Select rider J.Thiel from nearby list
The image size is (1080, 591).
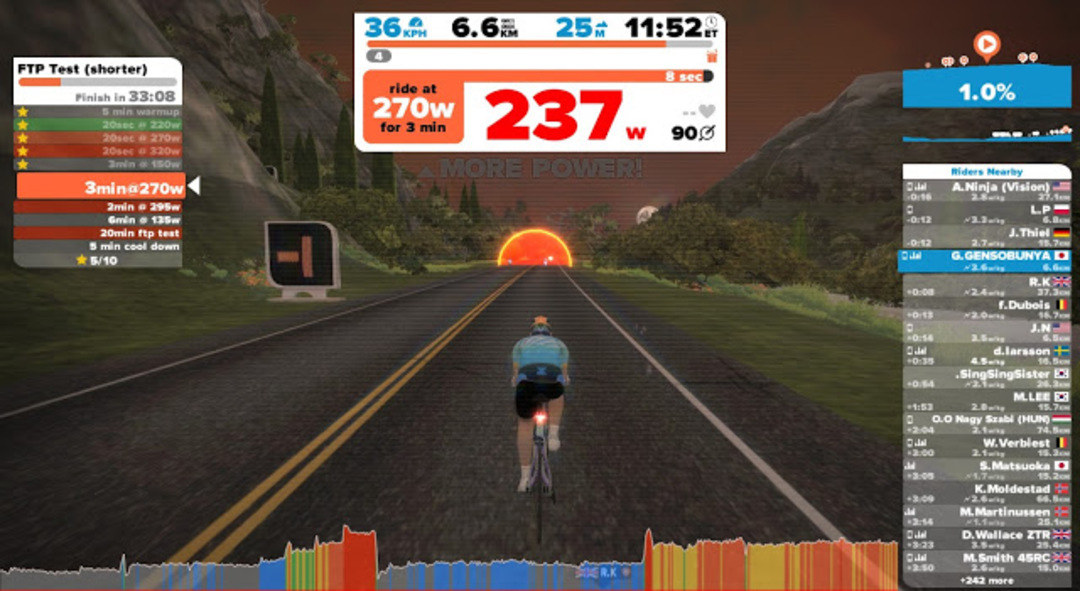click(x=987, y=238)
